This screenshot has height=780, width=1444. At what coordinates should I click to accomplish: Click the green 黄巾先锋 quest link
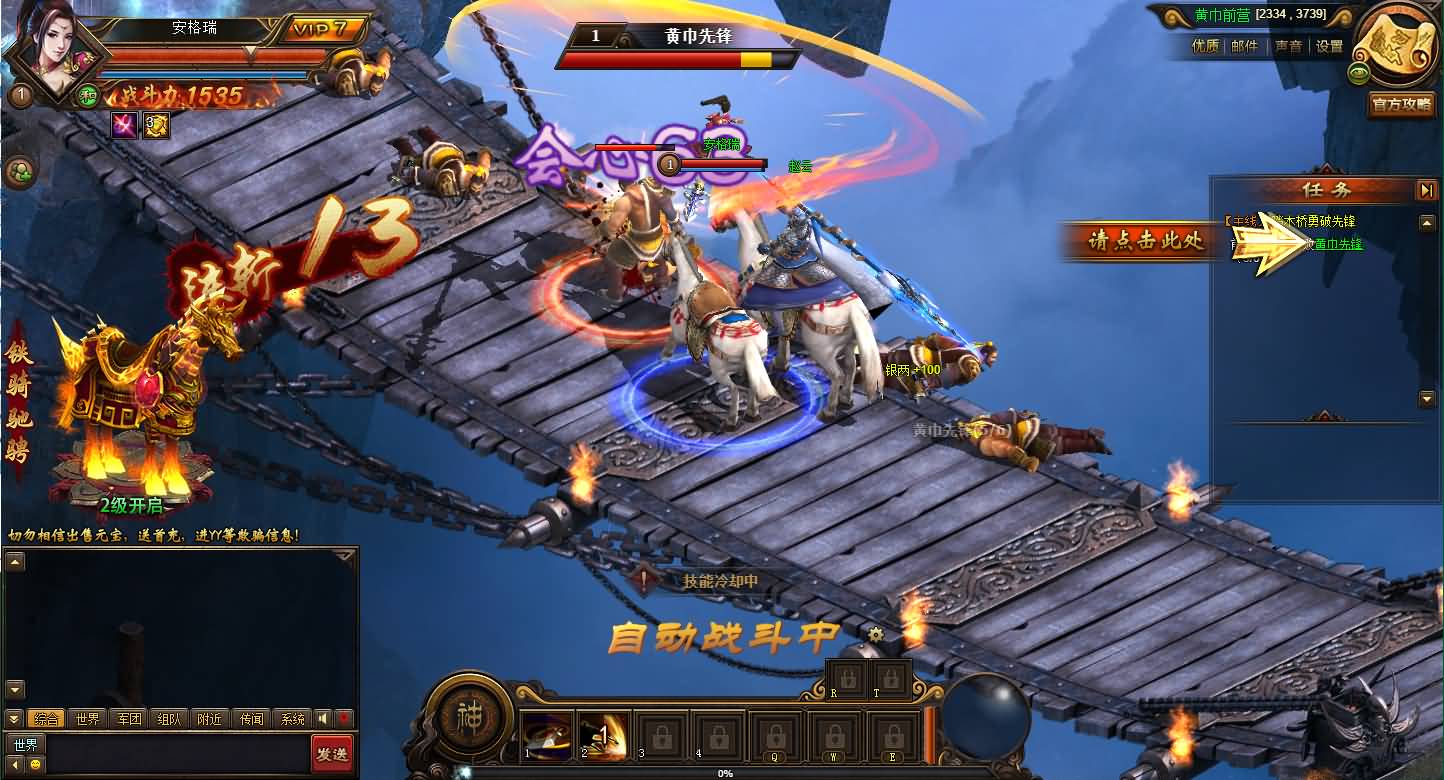click(1338, 244)
